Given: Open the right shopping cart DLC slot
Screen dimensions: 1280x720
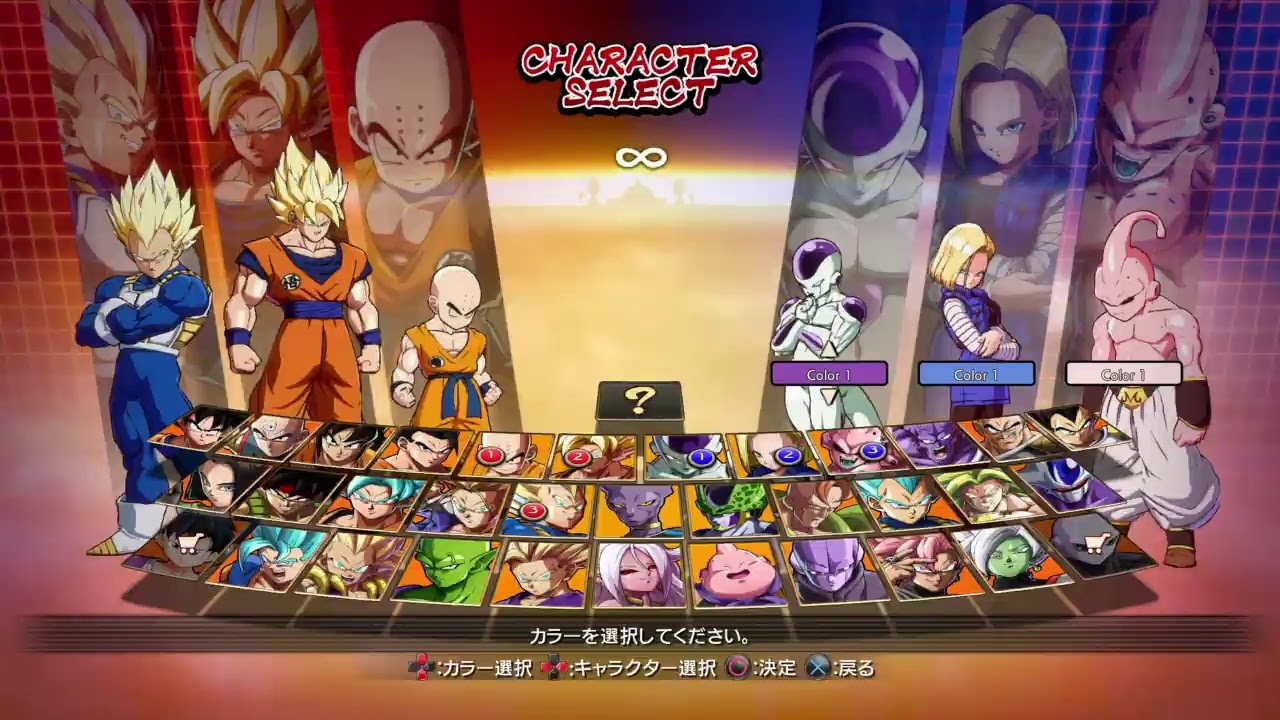Looking at the screenshot, I should [x=1098, y=545].
